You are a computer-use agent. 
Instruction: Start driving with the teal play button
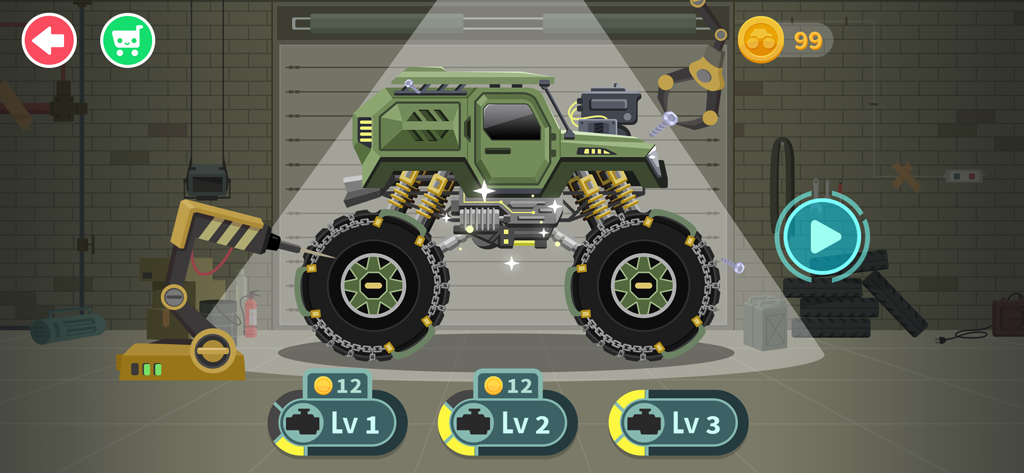823,237
